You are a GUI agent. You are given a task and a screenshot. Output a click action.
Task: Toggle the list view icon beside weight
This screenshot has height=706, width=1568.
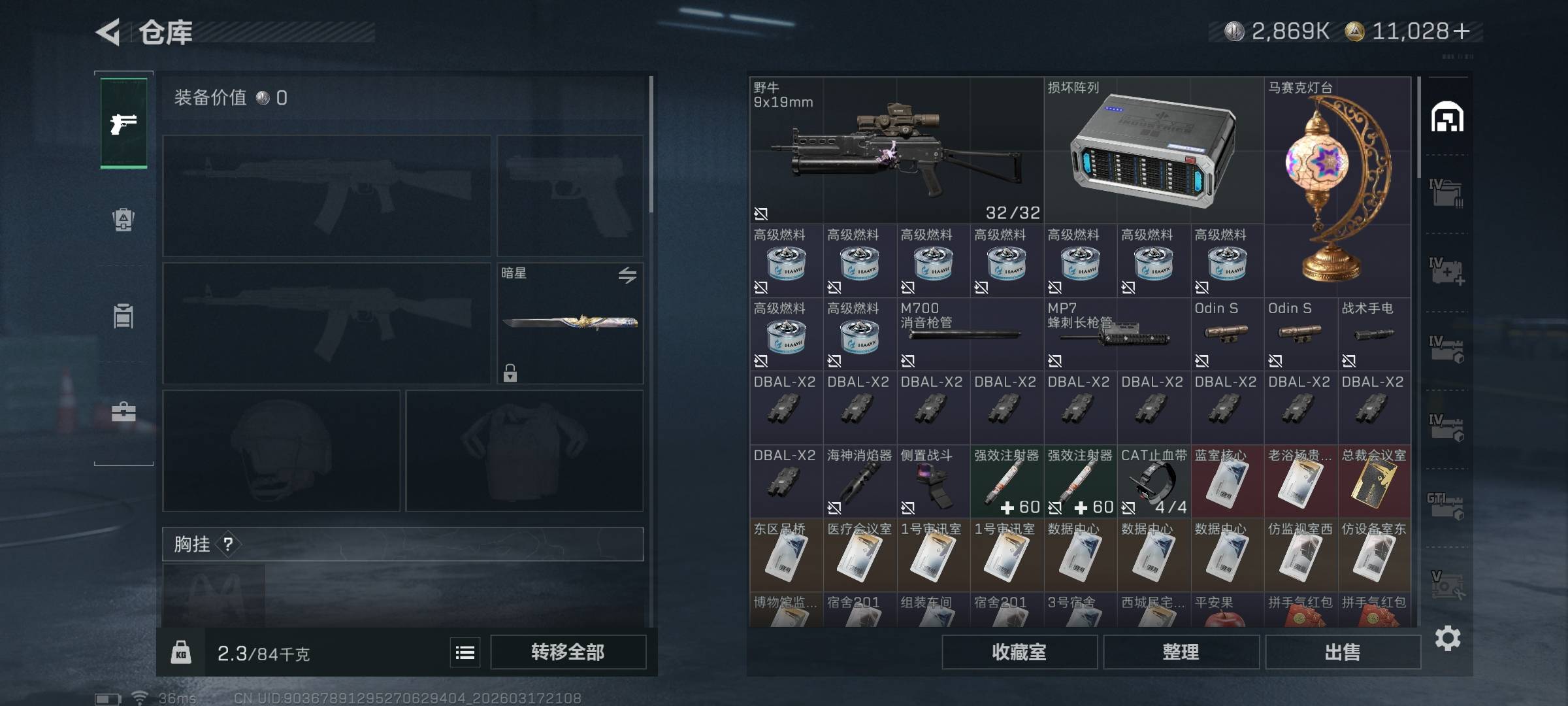coord(465,652)
